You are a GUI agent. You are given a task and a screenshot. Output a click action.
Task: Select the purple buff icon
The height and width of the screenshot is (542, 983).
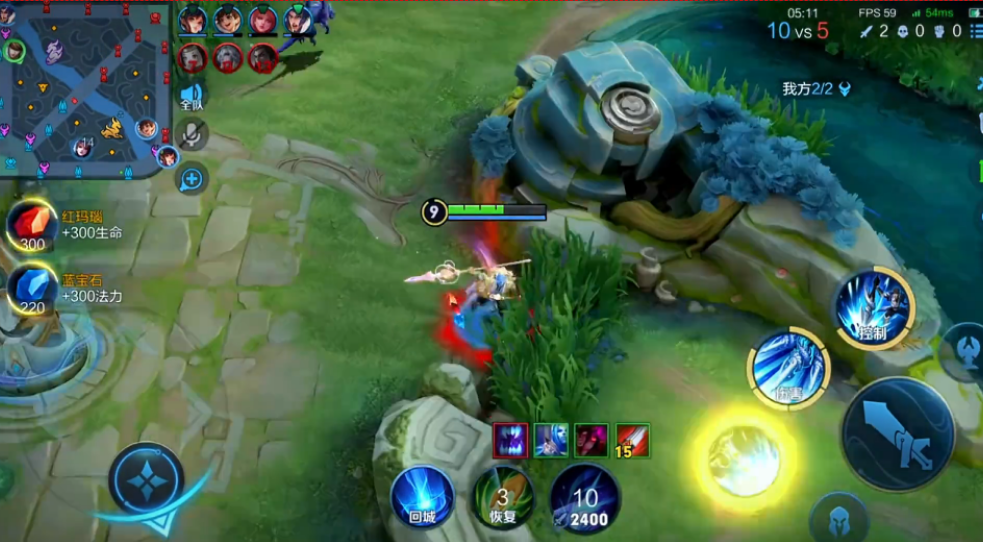point(510,440)
